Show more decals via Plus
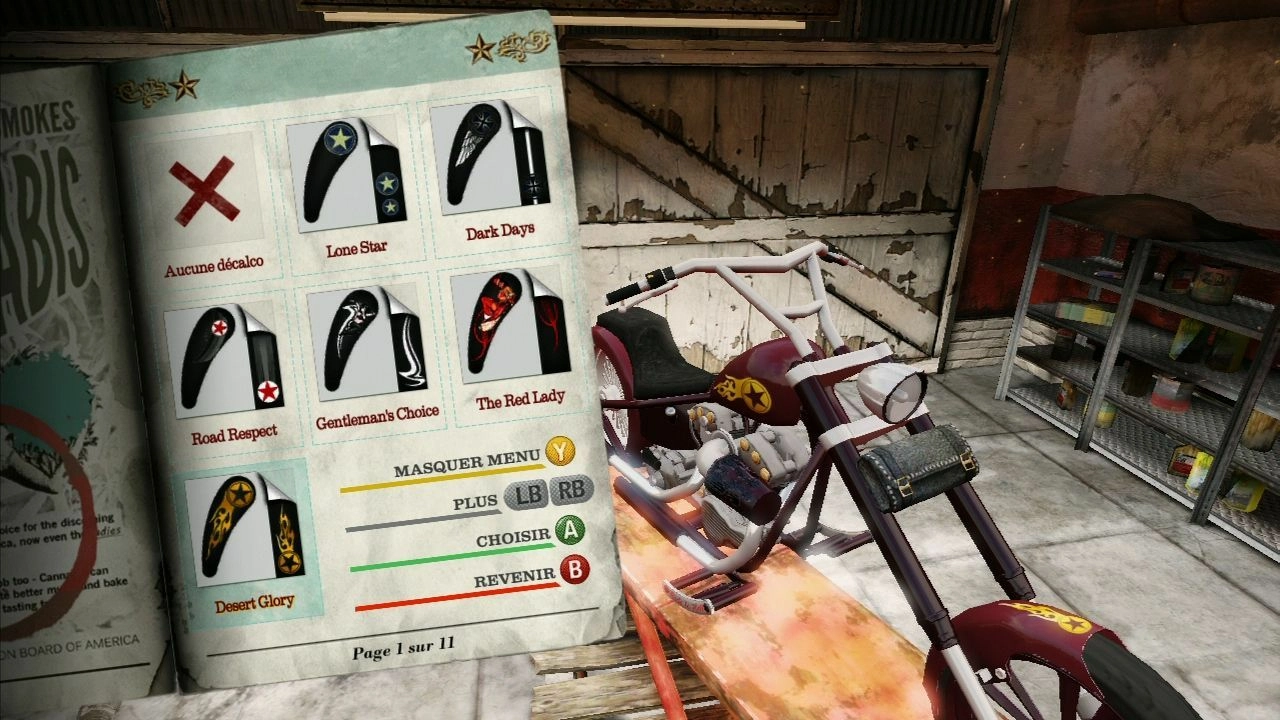1280x720 pixels. click(x=549, y=492)
